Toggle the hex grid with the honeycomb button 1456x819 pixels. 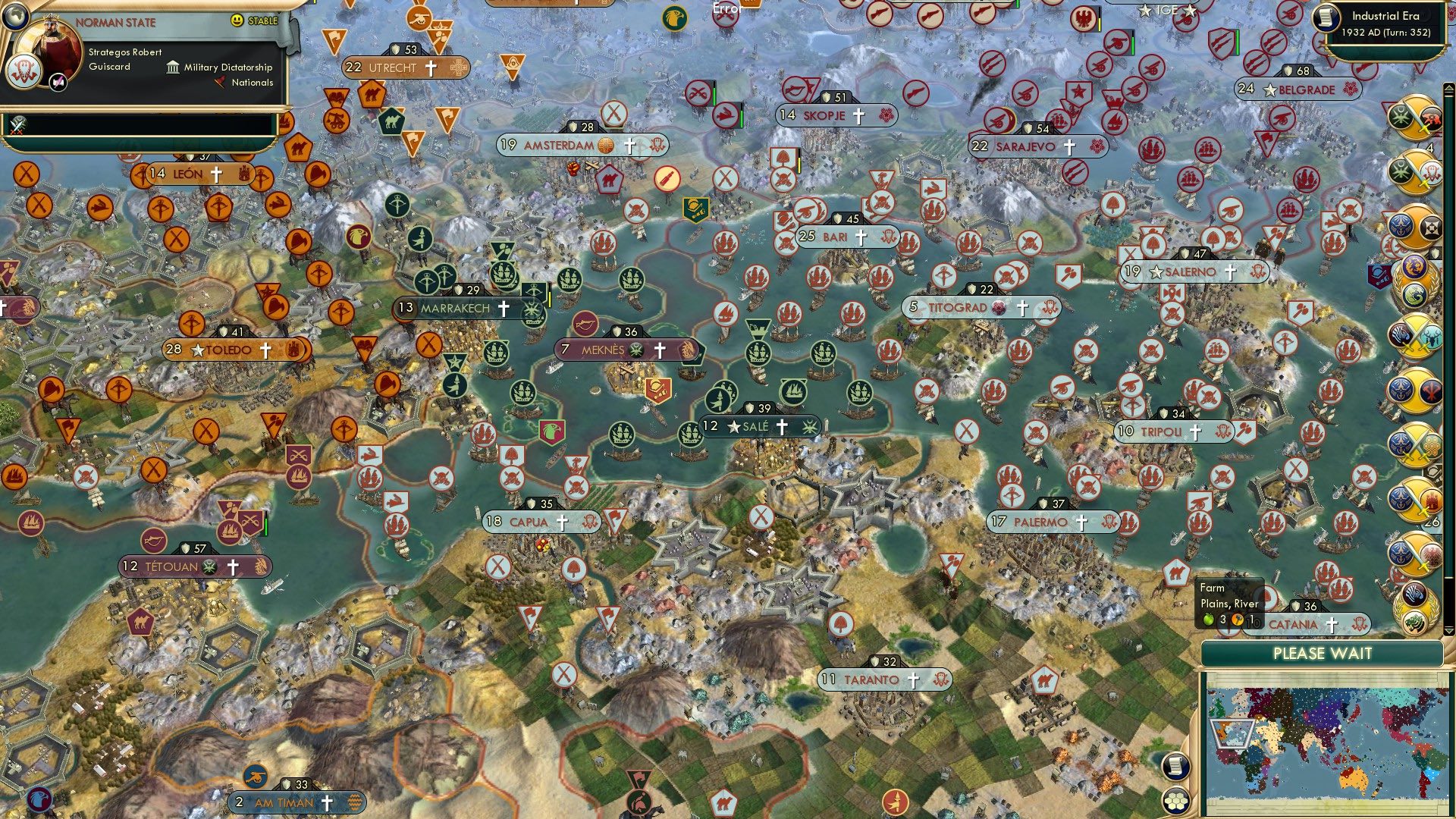1175,802
